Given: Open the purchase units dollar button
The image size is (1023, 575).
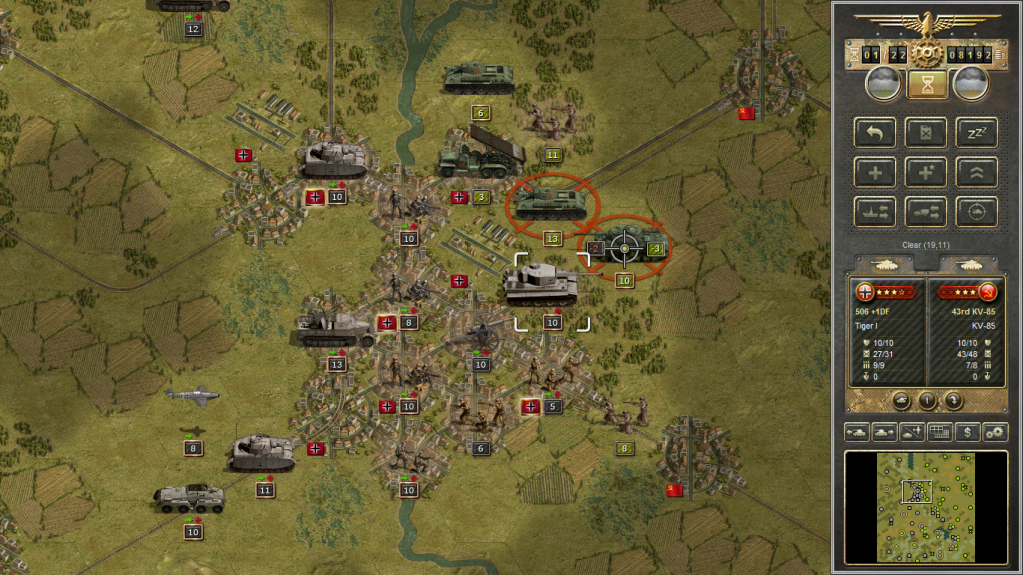Looking at the screenshot, I should coord(967,432).
